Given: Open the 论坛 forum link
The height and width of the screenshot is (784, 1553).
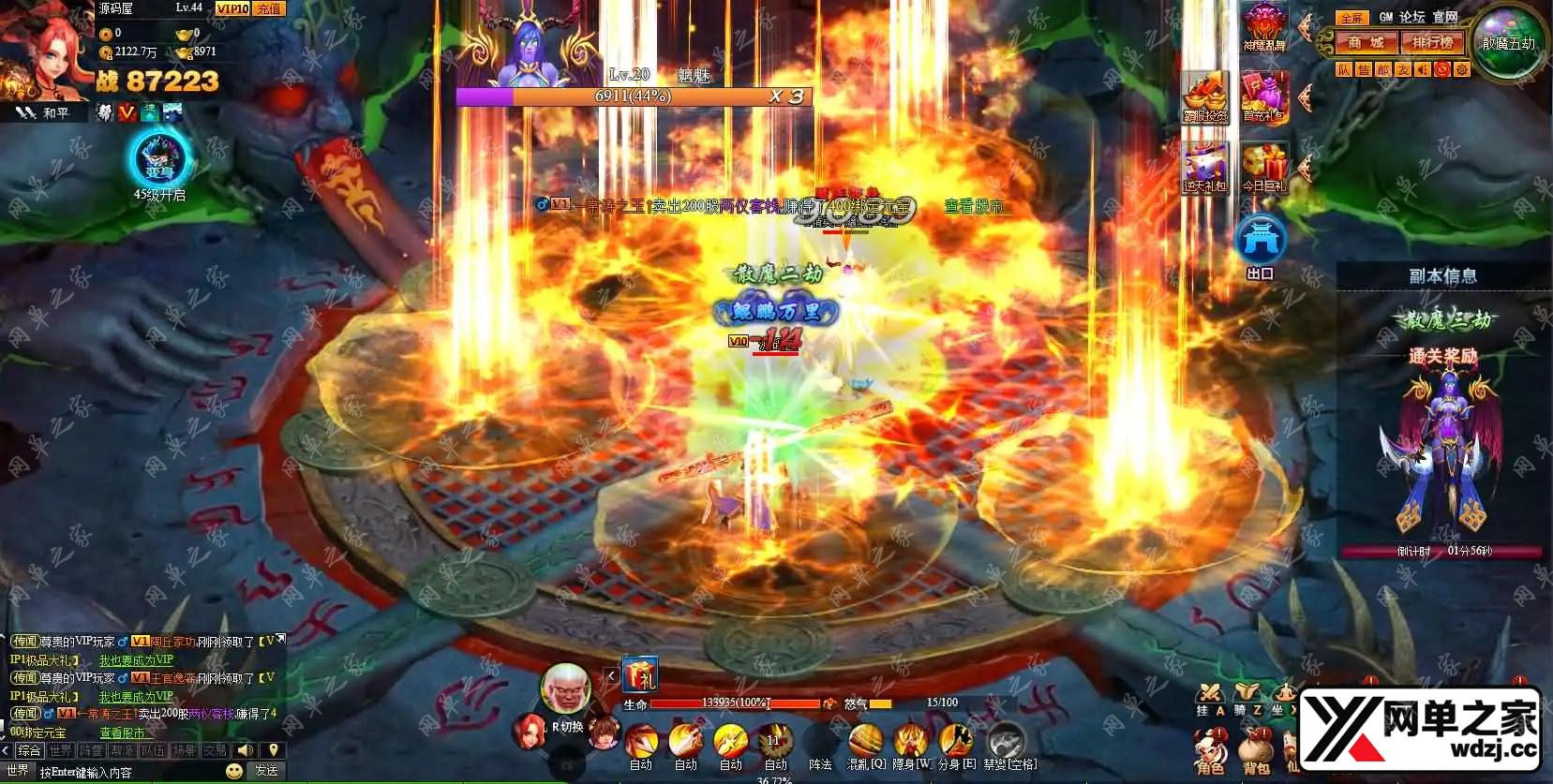Looking at the screenshot, I should (x=1411, y=17).
